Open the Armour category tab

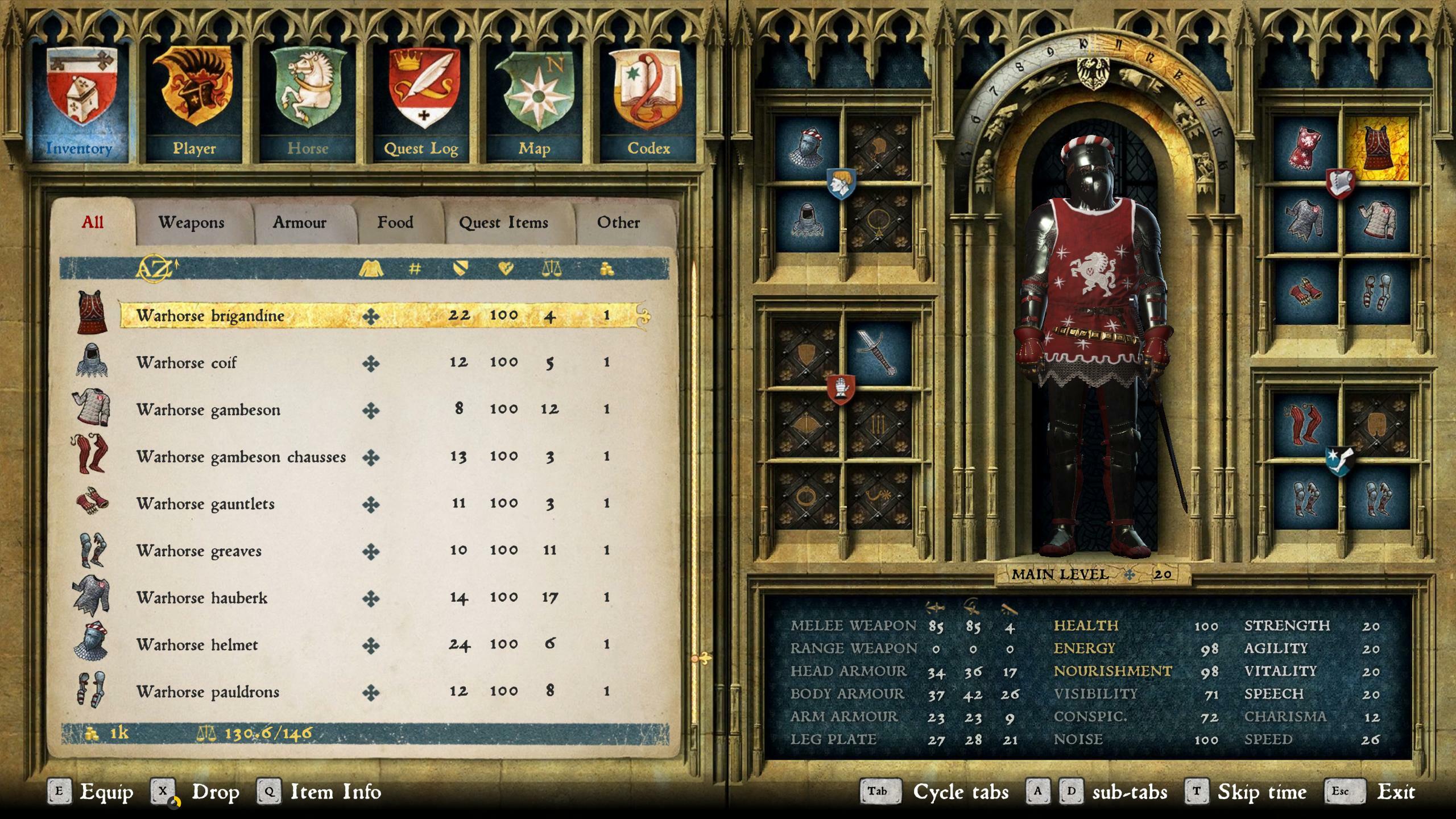click(300, 223)
